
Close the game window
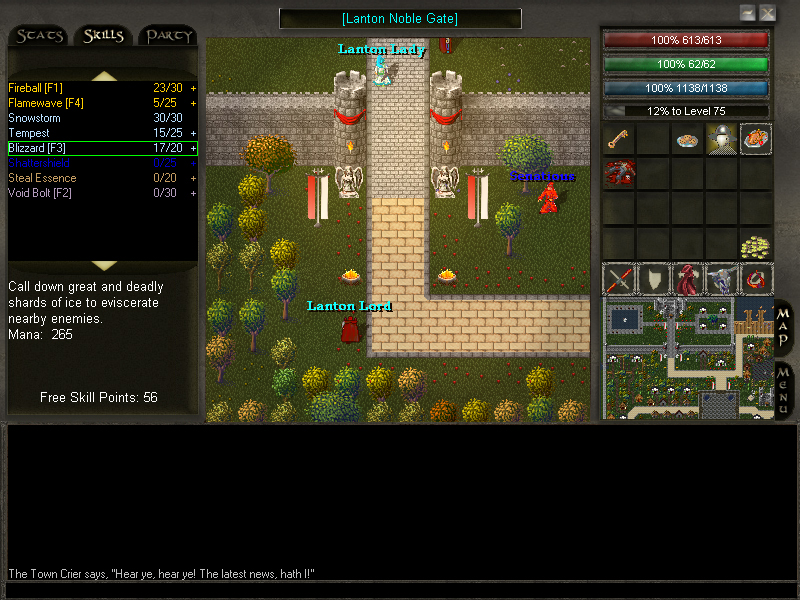click(x=768, y=13)
